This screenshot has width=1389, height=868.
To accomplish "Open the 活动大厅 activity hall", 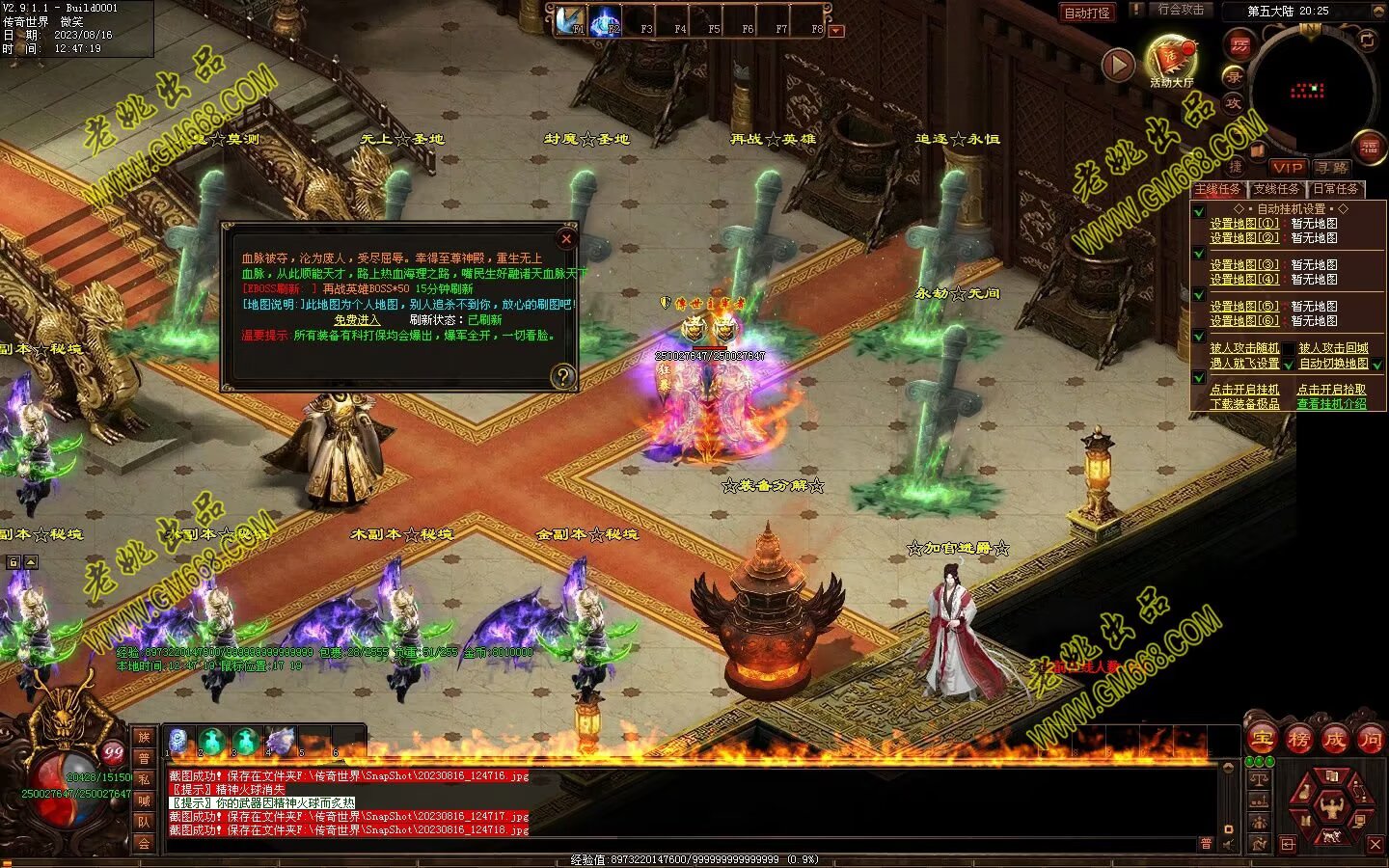I will [1171, 60].
